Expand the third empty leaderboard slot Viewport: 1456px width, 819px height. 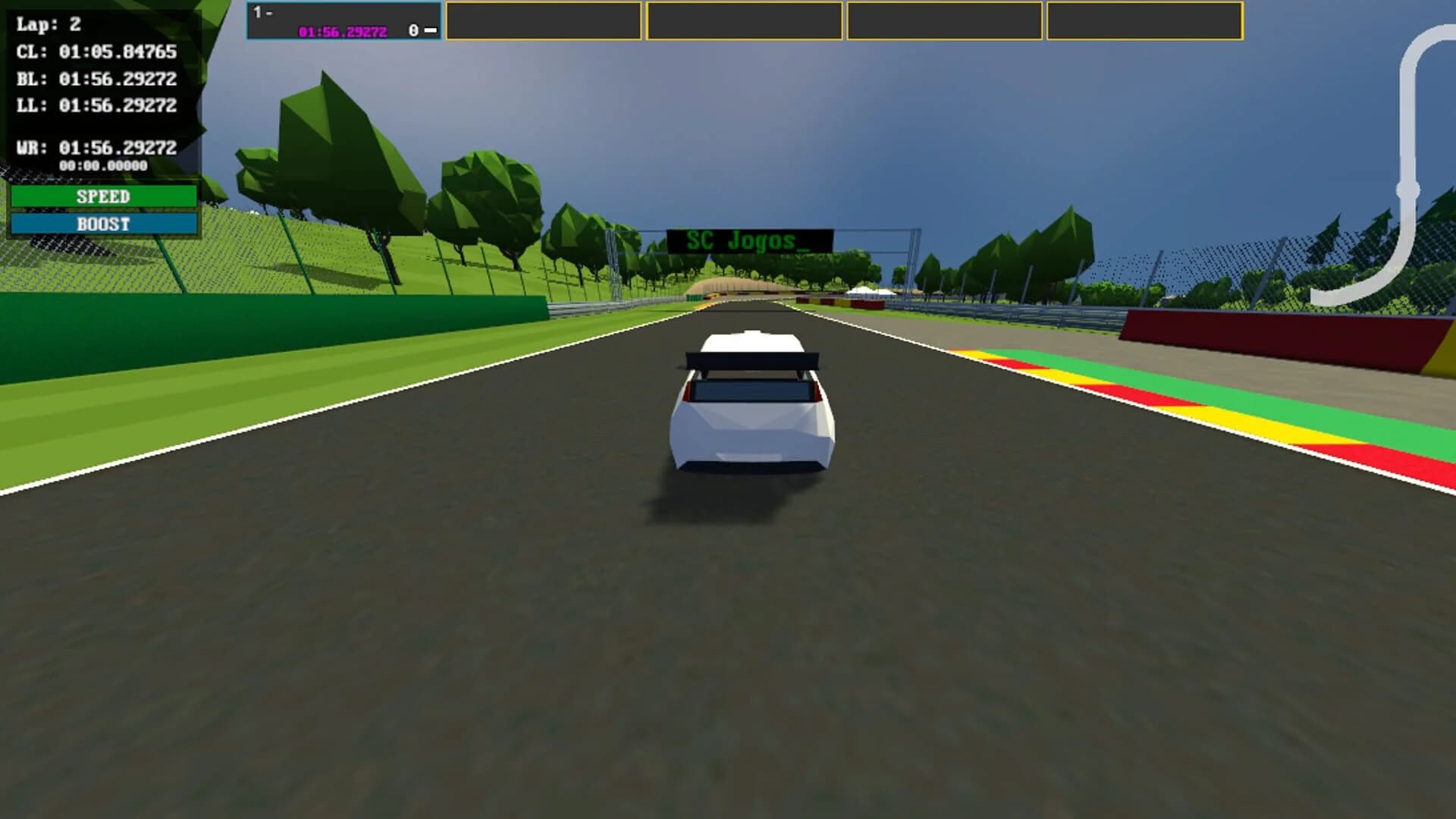pos(745,20)
